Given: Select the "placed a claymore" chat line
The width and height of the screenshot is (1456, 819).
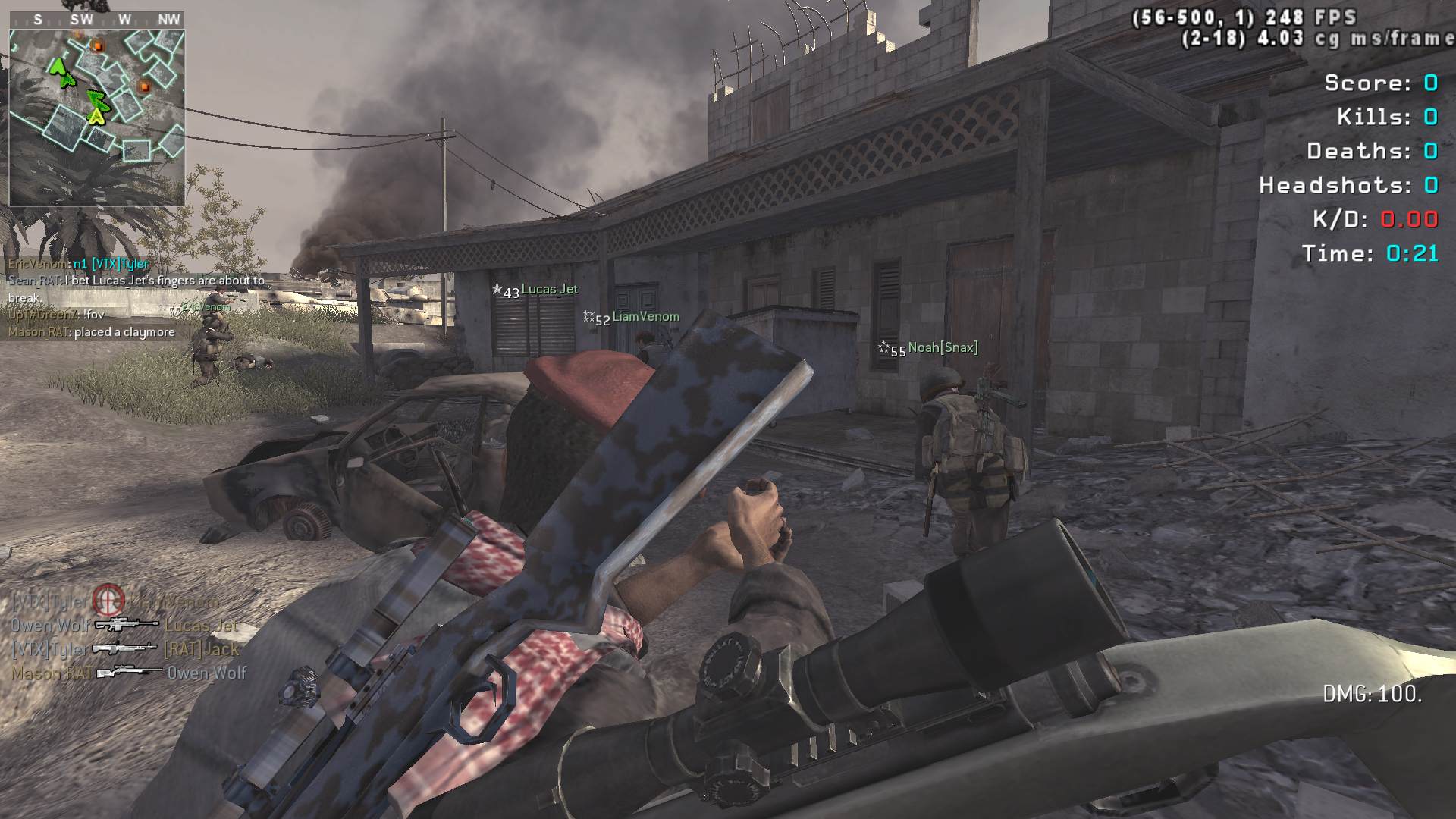Looking at the screenshot, I should 92,332.
